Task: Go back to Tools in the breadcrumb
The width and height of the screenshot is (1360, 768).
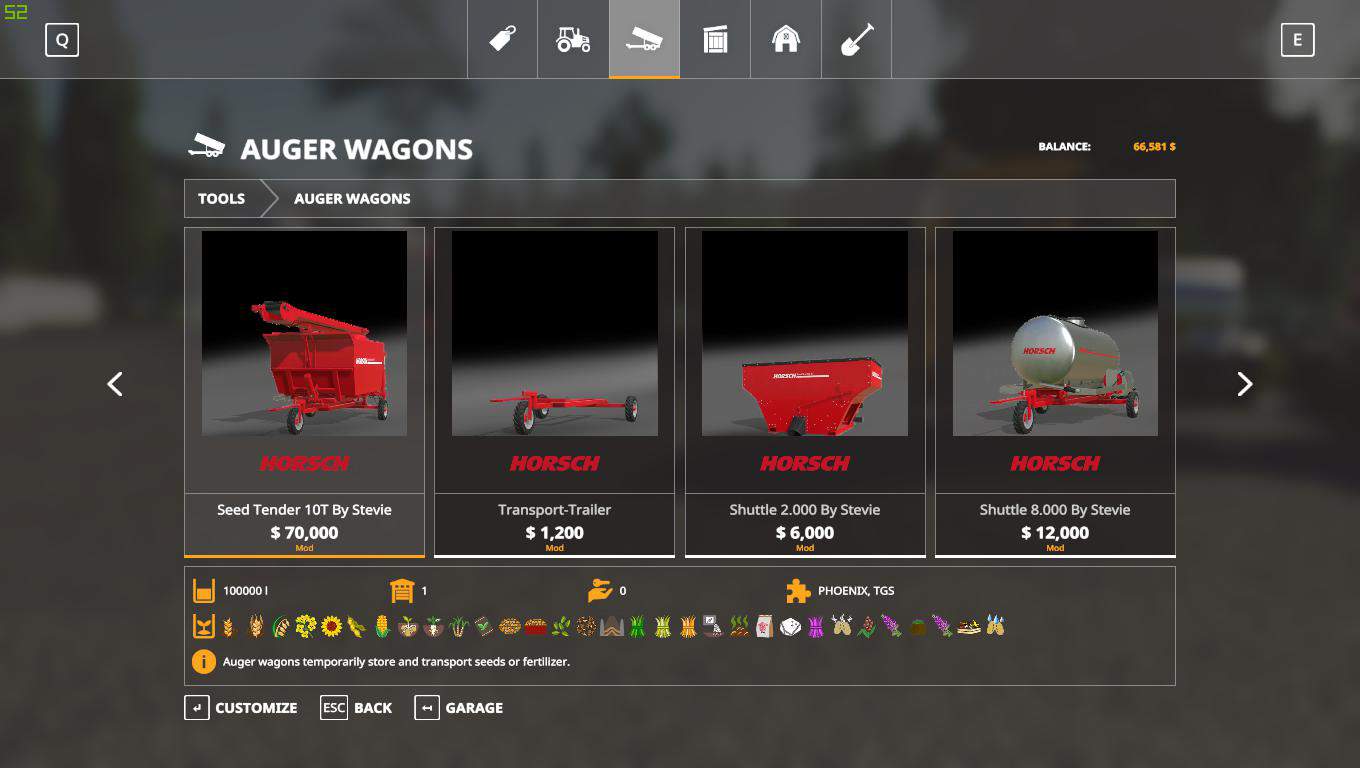Action: tap(221, 198)
